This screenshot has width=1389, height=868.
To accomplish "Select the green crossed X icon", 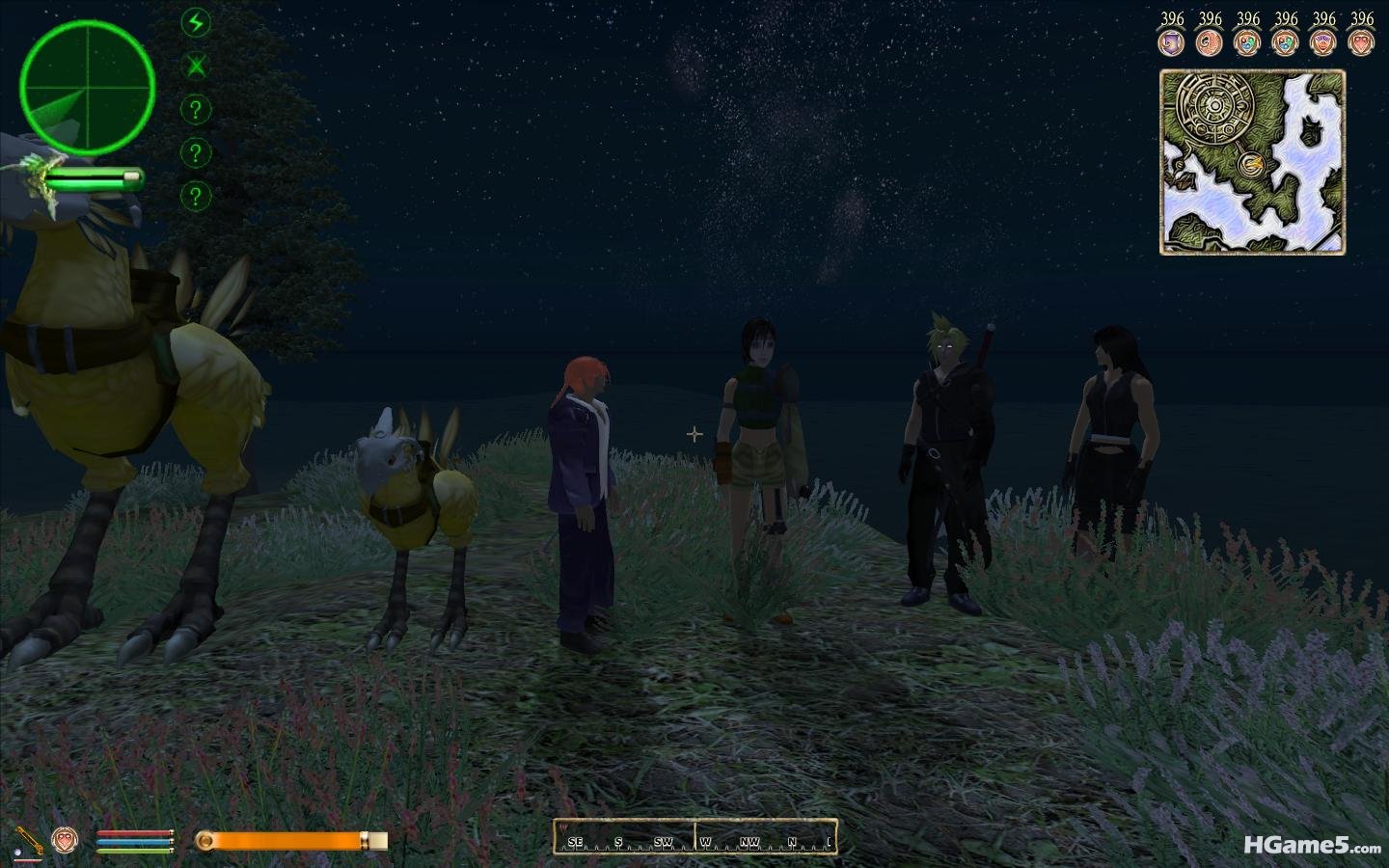I will pos(196,67).
